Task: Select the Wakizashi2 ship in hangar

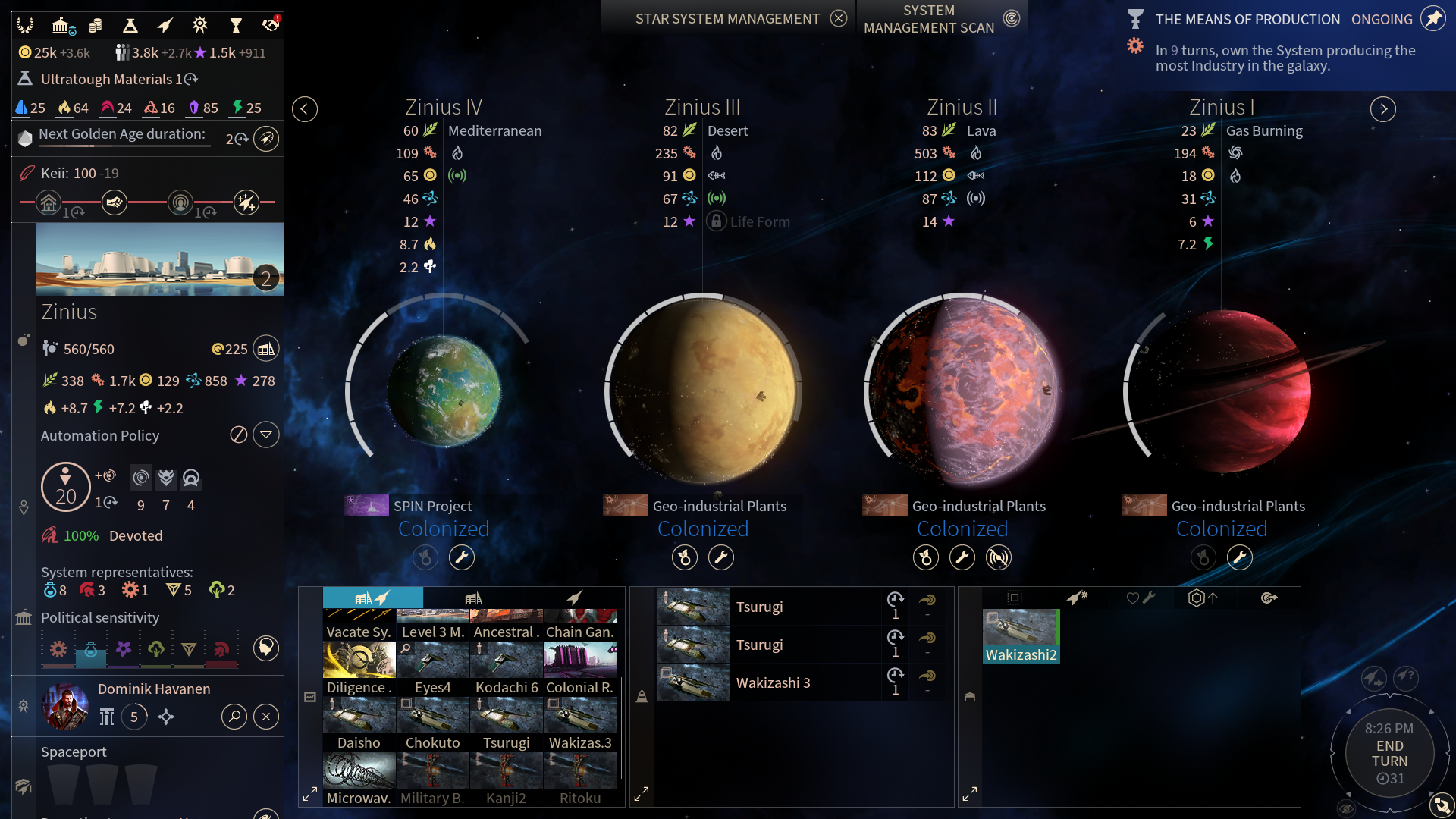Action: 1021,635
